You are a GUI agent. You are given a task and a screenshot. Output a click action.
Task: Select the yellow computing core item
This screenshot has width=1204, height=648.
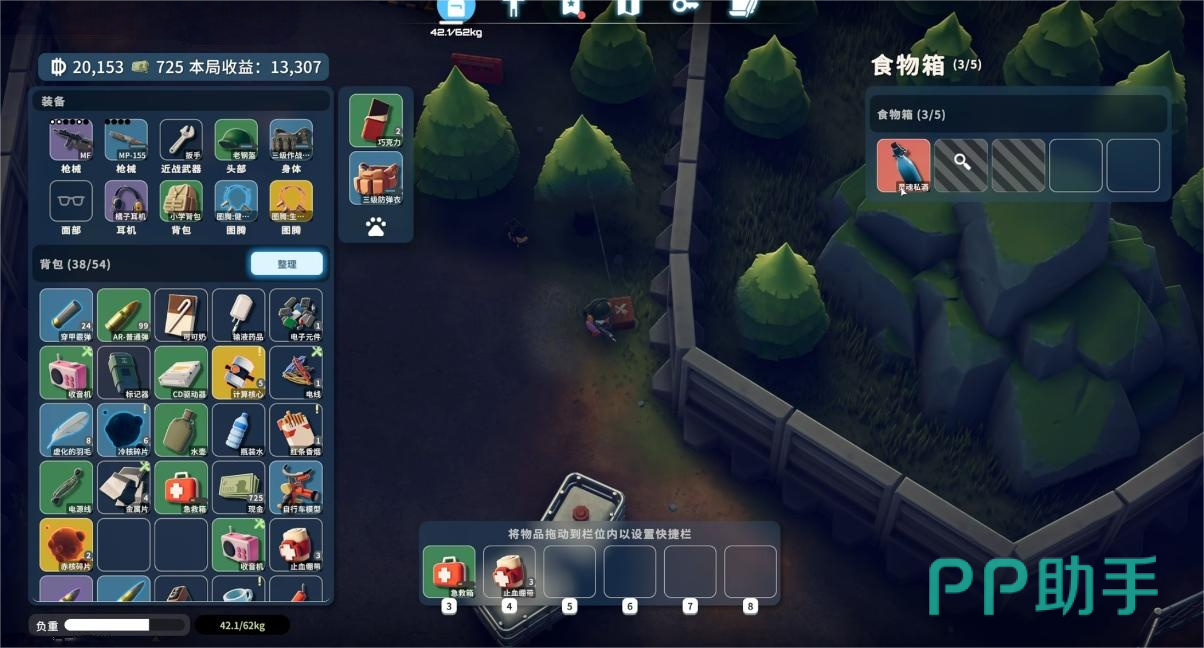[239, 373]
